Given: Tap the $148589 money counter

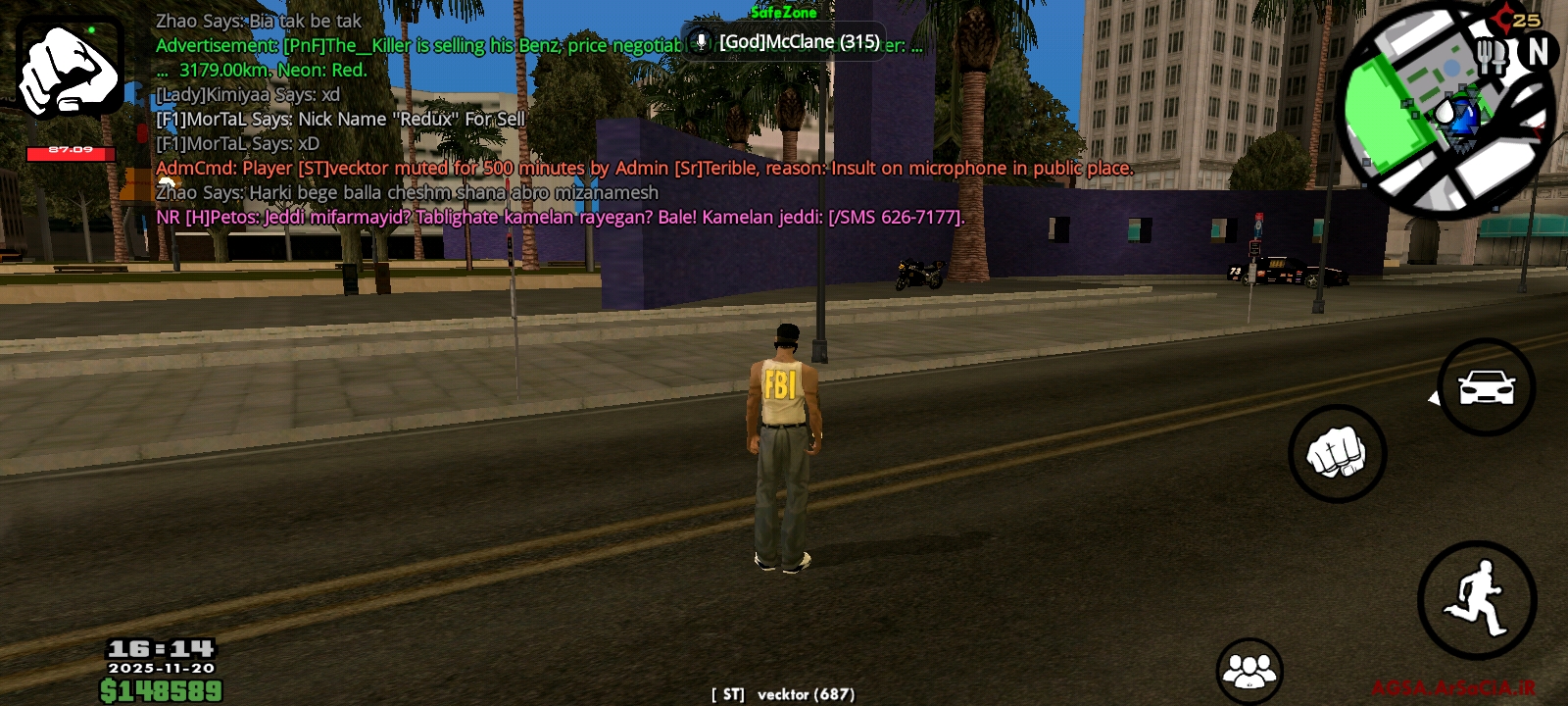Looking at the screenshot, I should (160, 689).
